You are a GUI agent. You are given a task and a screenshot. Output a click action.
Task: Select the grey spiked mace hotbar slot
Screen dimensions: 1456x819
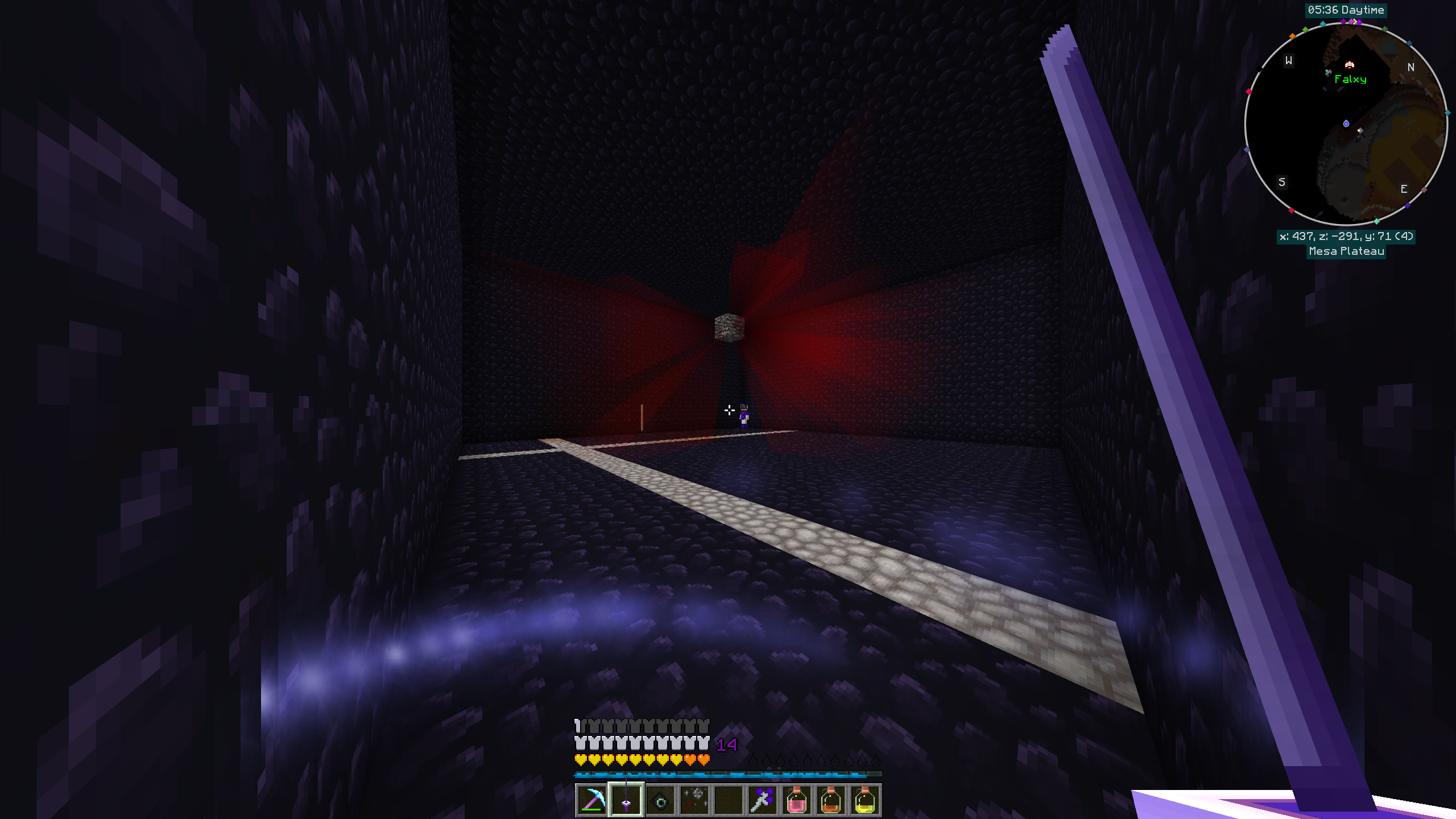(694, 800)
